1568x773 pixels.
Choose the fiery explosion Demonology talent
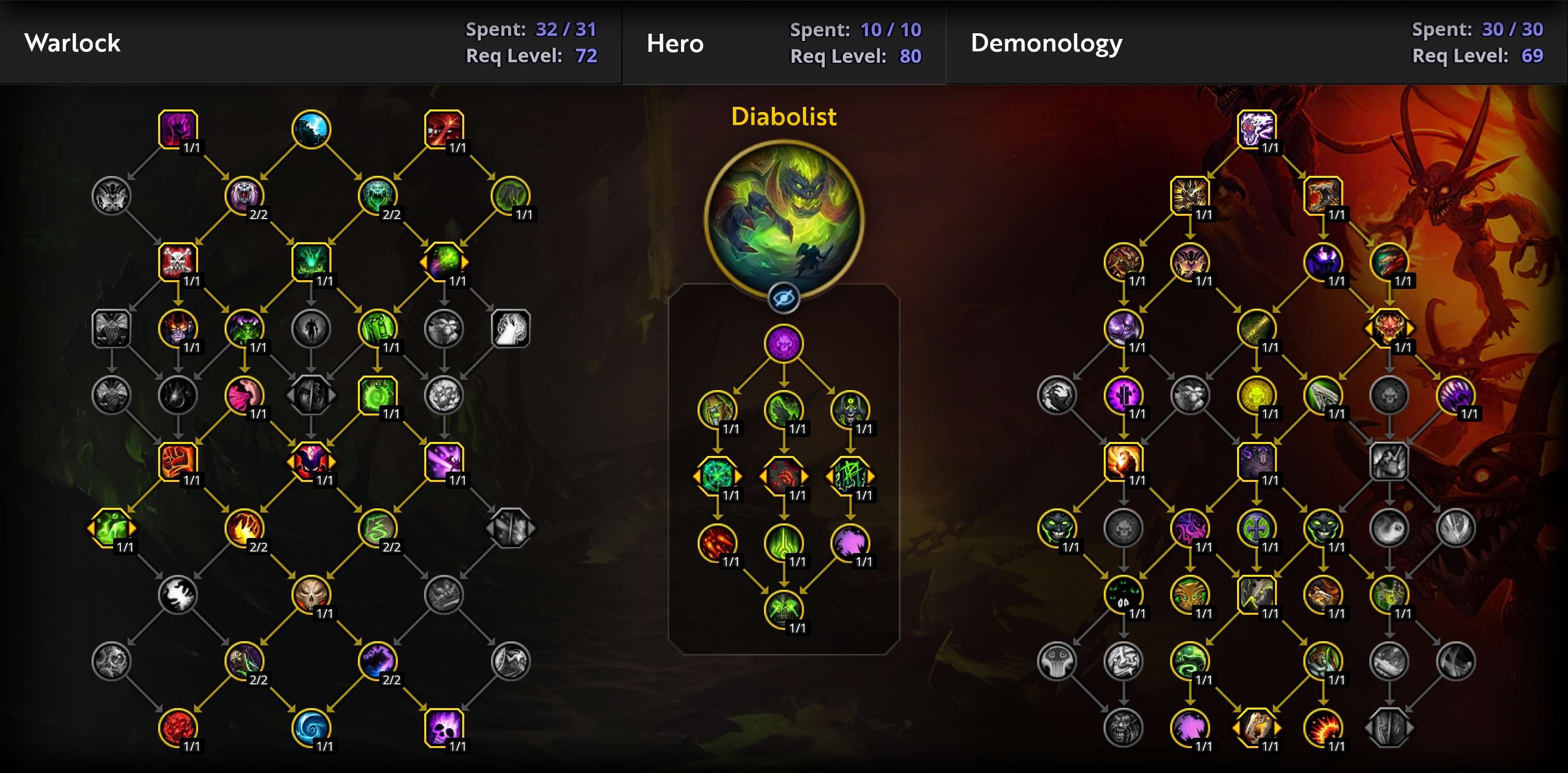[x=1323, y=727]
